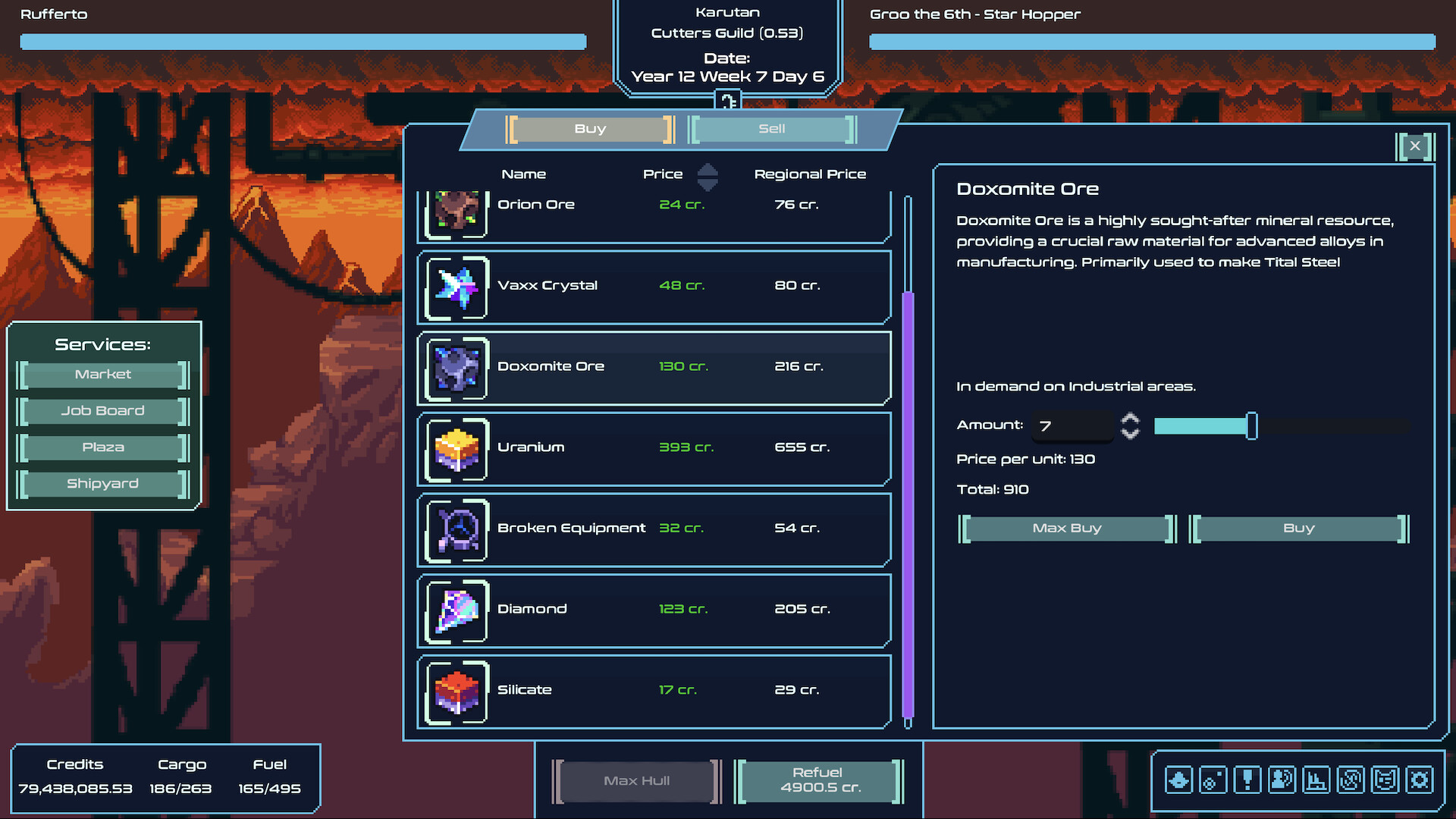
Task: Open the quest log exclamation icon
Action: (1247, 780)
